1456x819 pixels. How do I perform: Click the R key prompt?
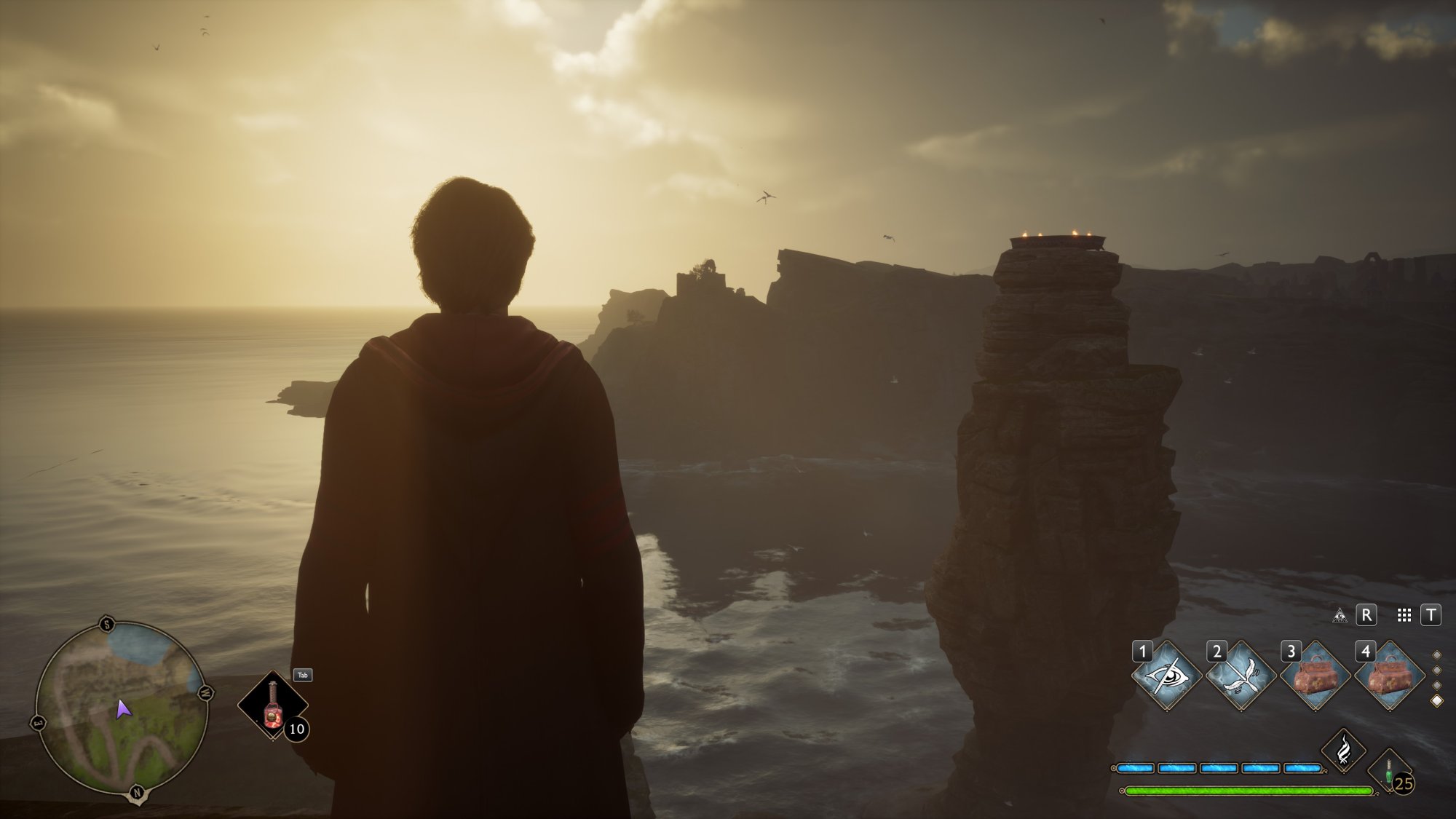(x=1366, y=616)
